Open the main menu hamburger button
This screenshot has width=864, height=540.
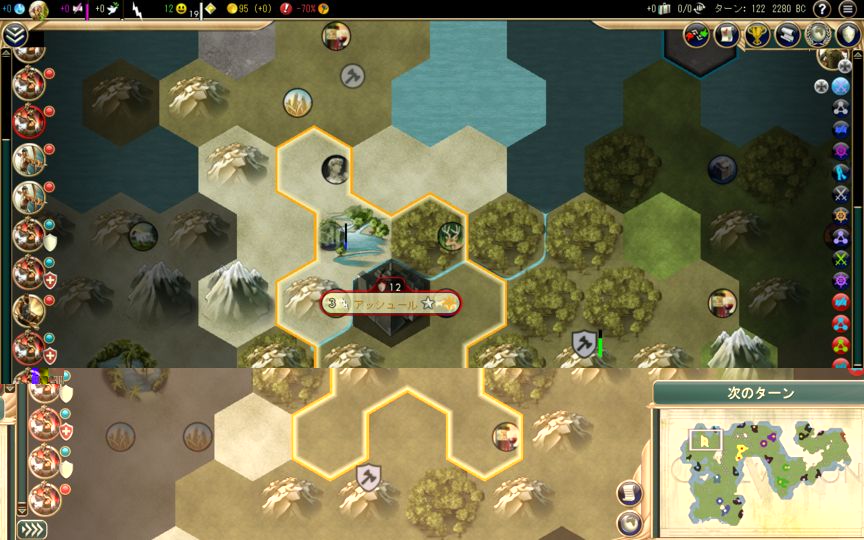click(x=847, y=9)
